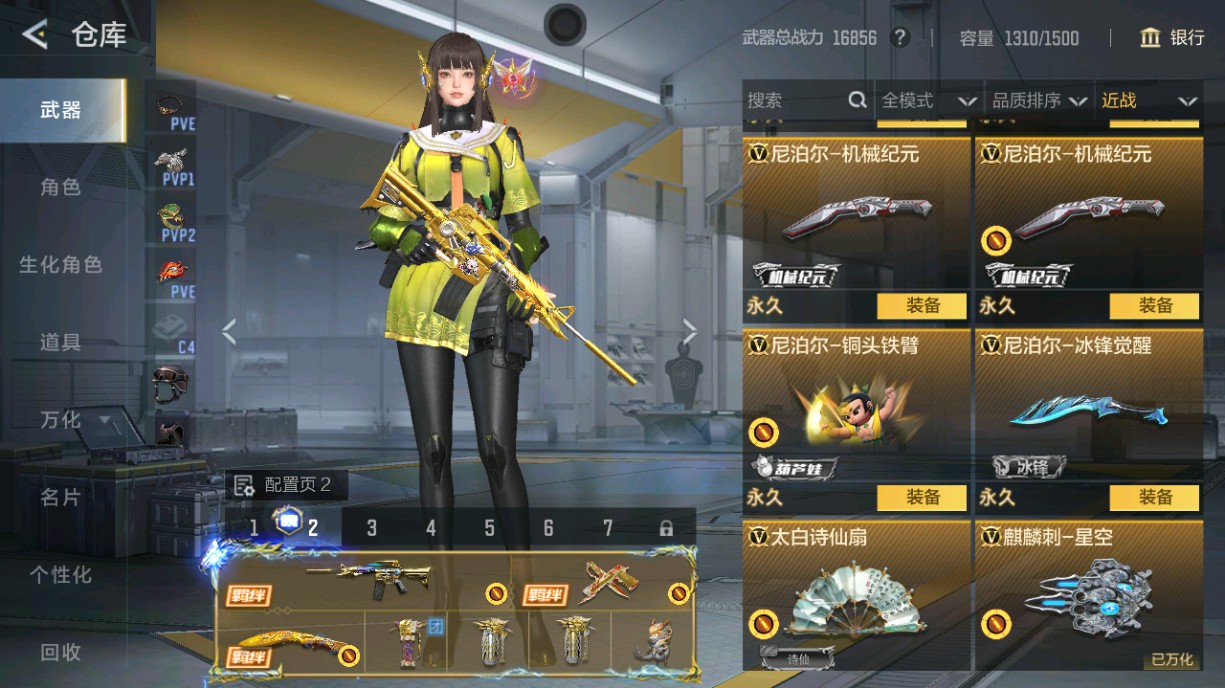Open the 银行 bank
The image size is (1225, 688).
1172,38
